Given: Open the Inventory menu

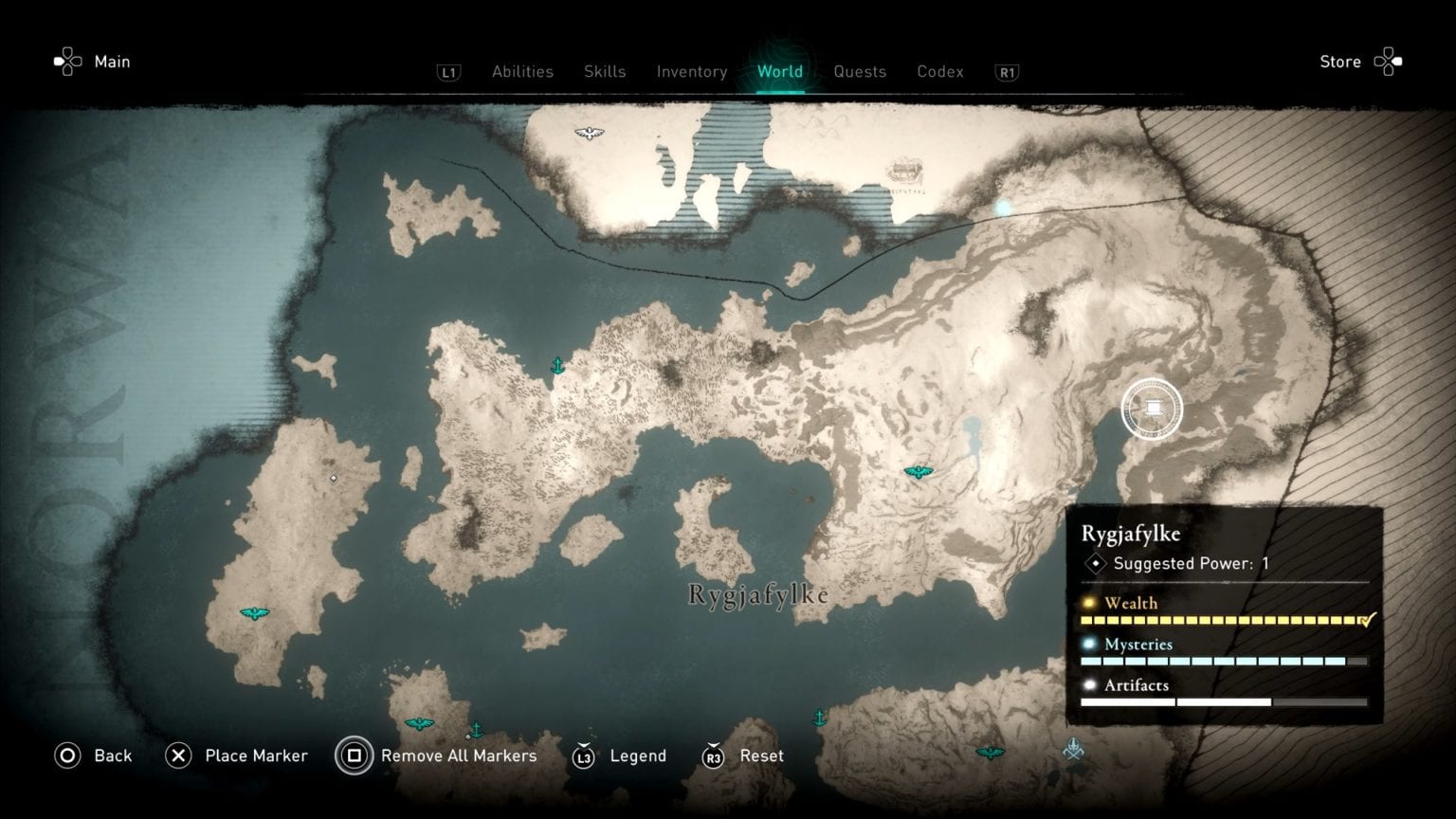Looking at the screenshot, I should 691,72.
